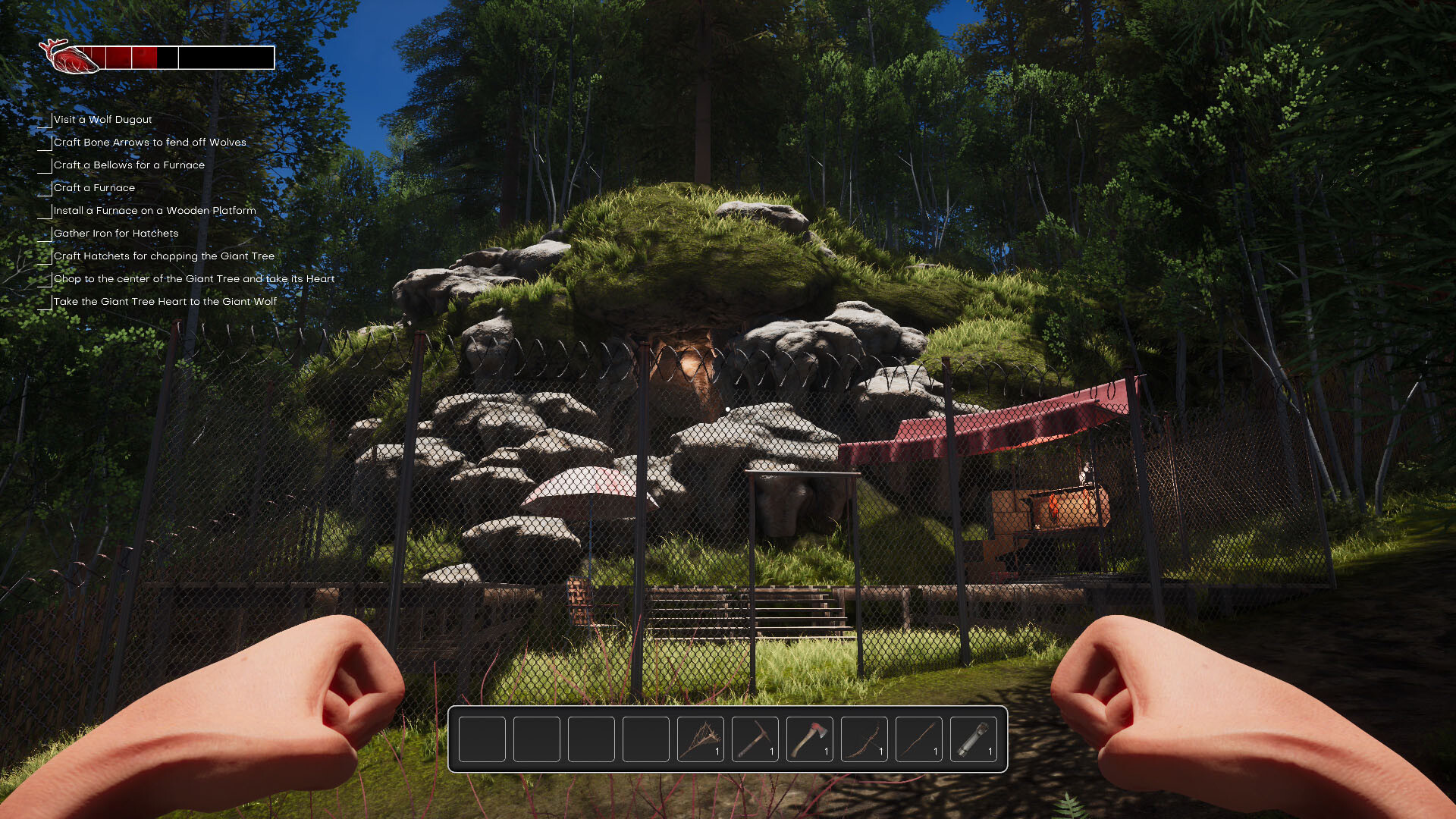1456x819 pixels.
Task: Pick the wooden stick hotbar slot
Action: click(918, 739)
